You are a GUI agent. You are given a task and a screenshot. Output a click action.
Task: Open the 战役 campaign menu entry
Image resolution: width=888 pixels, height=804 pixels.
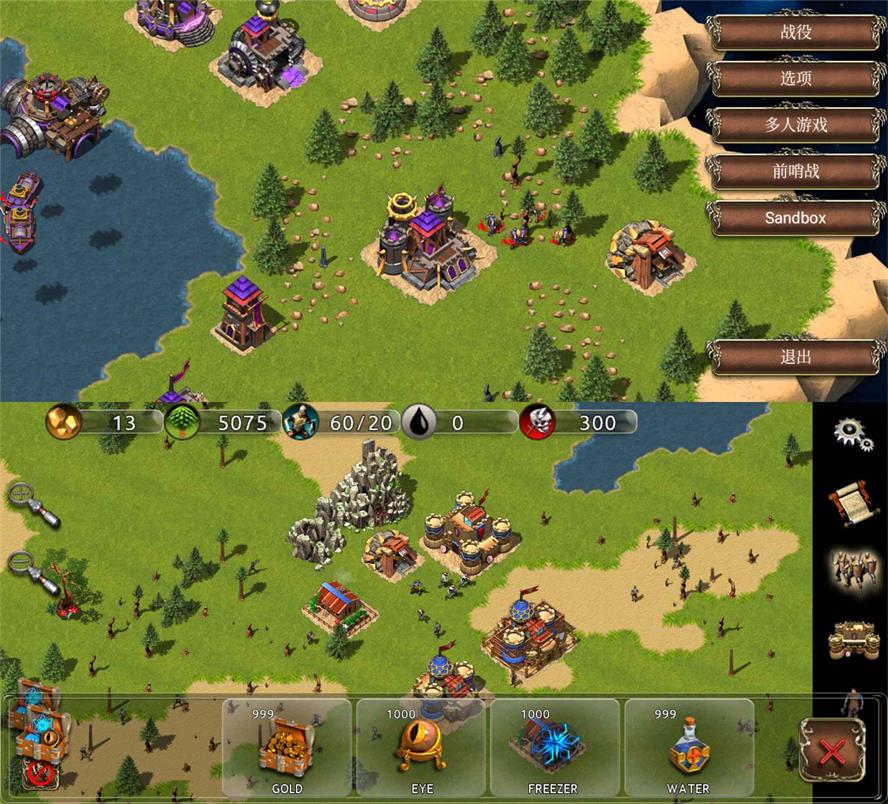coord(796,32)
